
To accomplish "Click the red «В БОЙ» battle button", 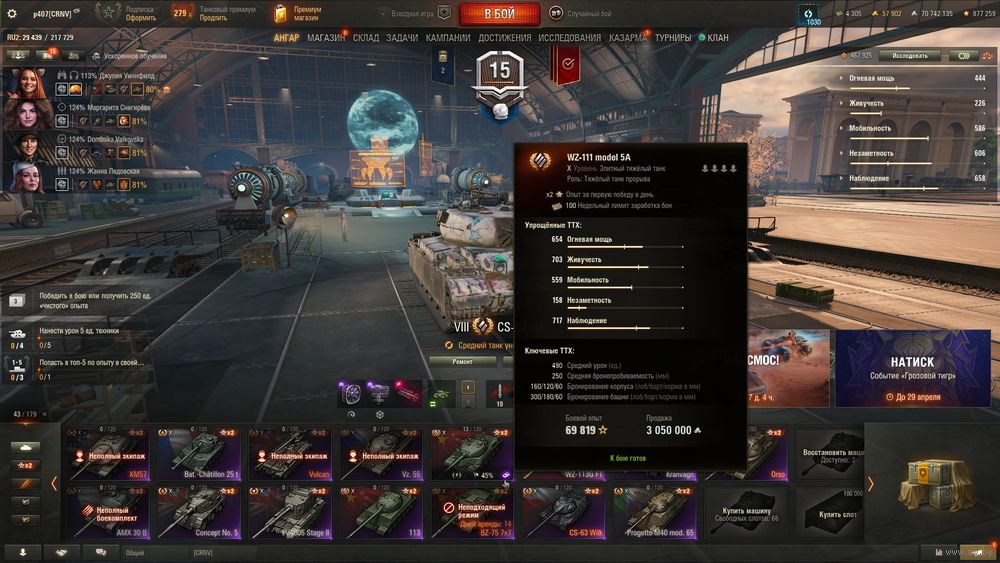I will [x=499, y=14].
